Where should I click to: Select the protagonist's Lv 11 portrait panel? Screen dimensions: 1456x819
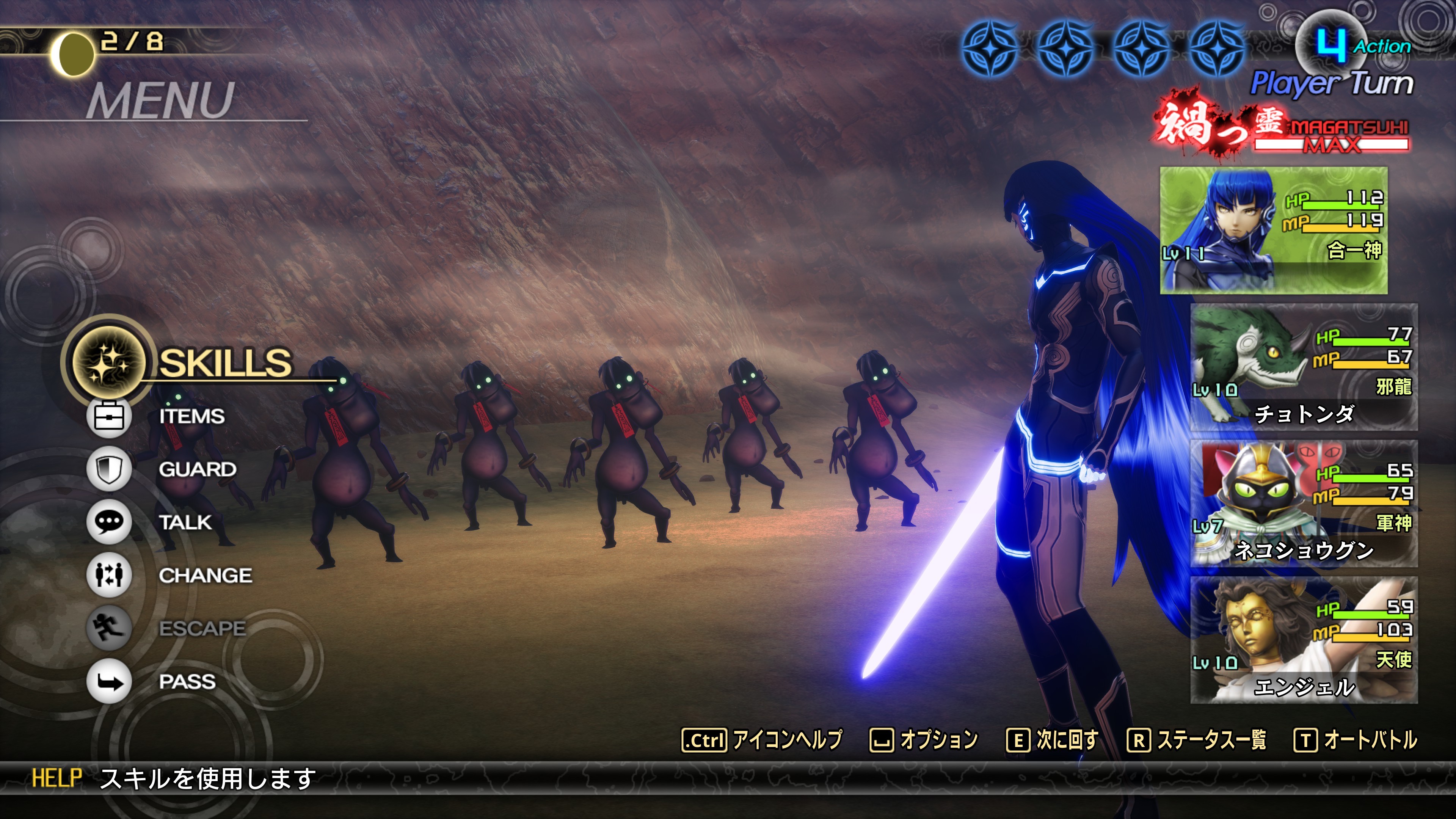(1274, 230)
